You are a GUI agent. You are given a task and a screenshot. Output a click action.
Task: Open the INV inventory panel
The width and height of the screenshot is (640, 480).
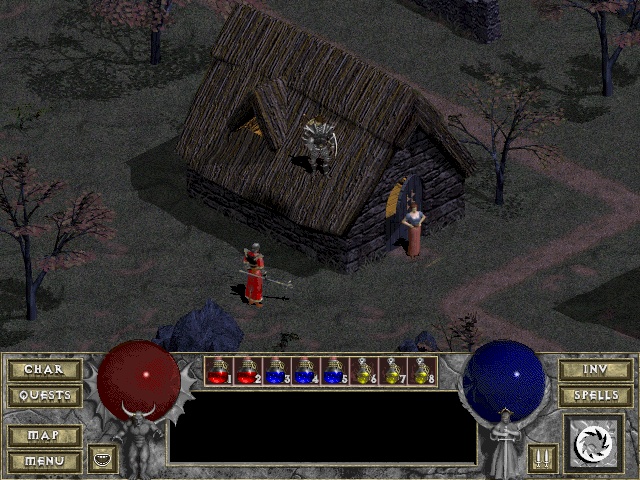[595, 370]
